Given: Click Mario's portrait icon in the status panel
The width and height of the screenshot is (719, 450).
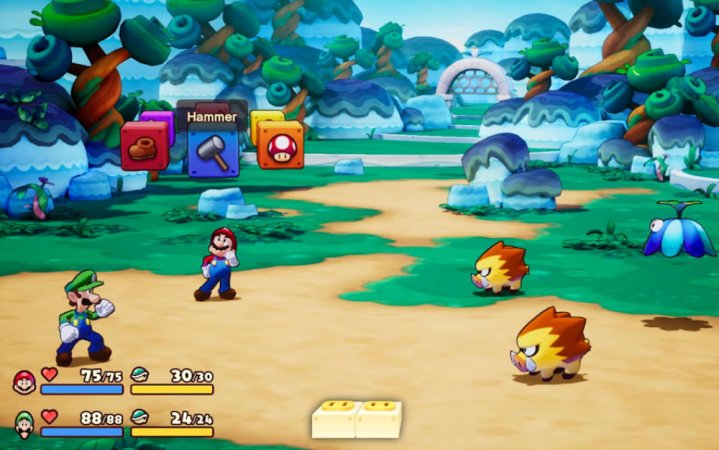Looking at the screenshot, I should click(24, 380).
